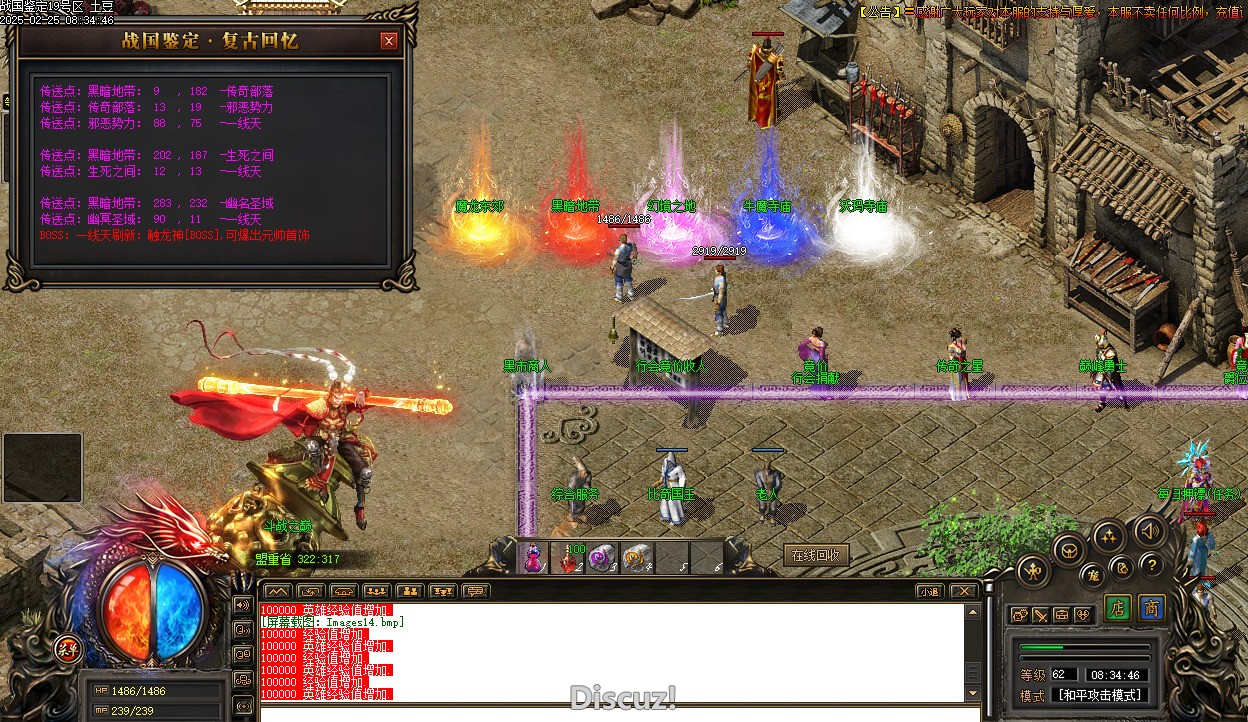Open the blue 商 mall button
Viewport: 1248px width, 722px height.
pos(1152,608)
